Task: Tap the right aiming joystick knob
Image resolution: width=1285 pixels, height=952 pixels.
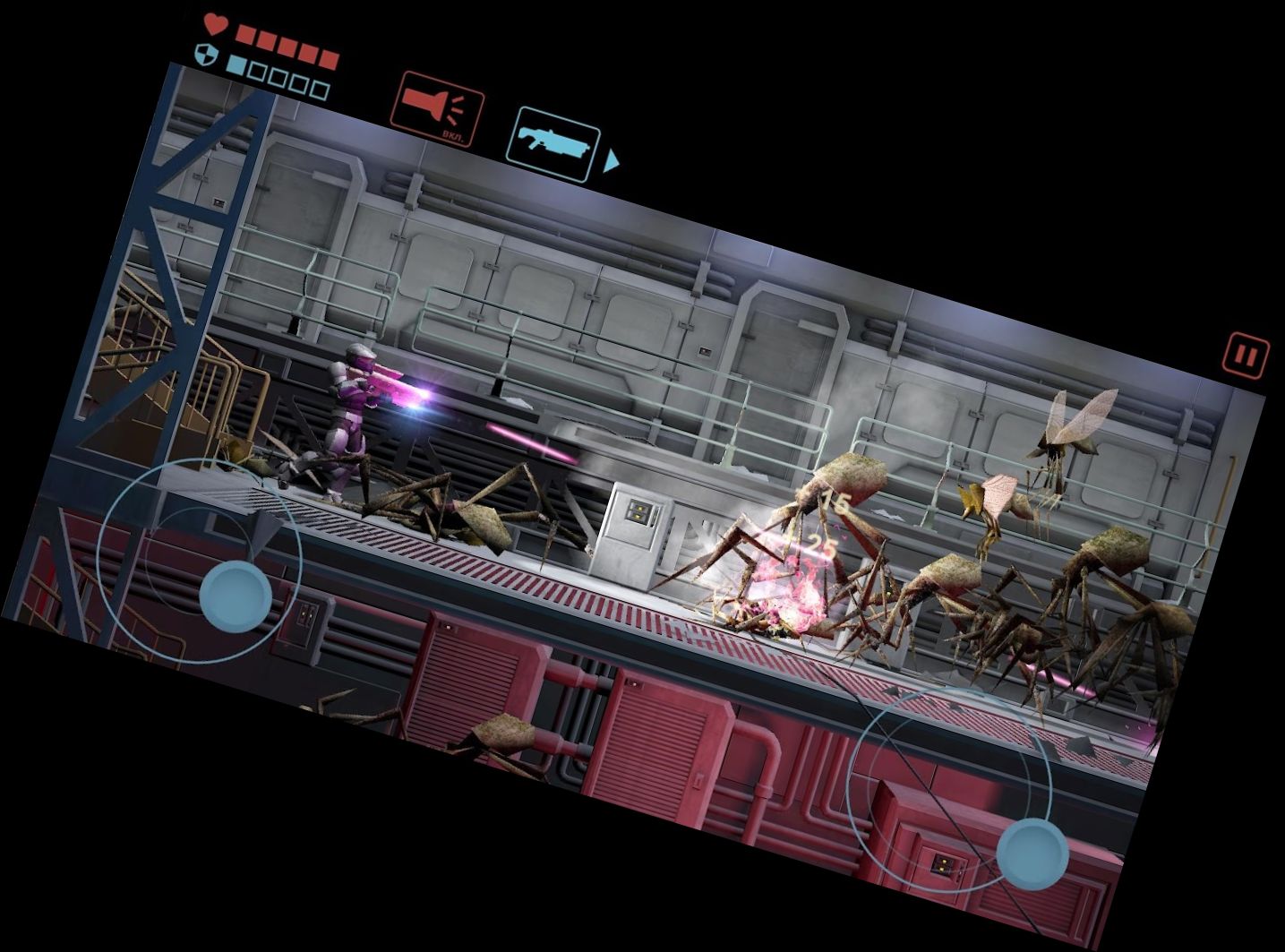Action: [1032, 853]
